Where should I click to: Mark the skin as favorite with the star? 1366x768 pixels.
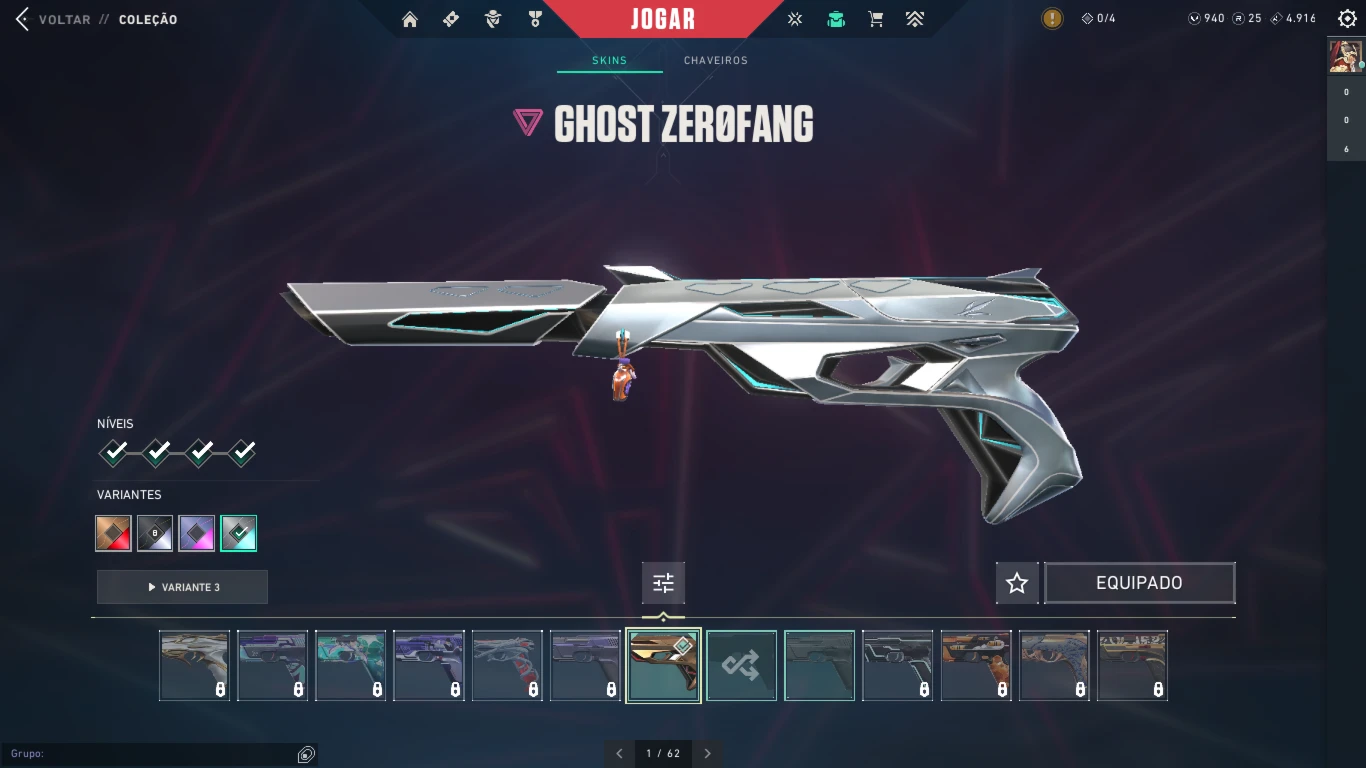coord(1017,583)
